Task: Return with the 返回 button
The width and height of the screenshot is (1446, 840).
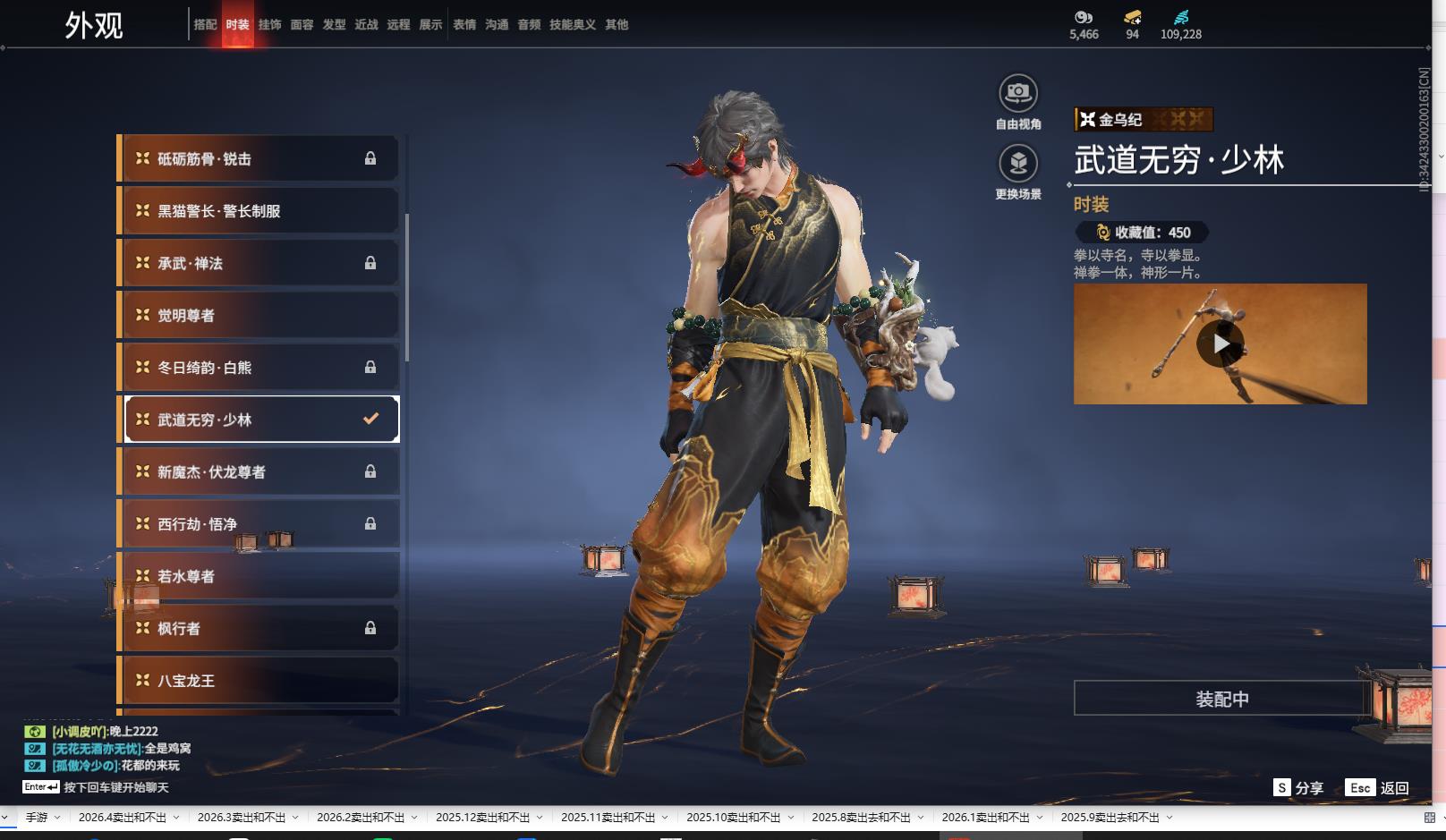Action: pos(1377,788)
